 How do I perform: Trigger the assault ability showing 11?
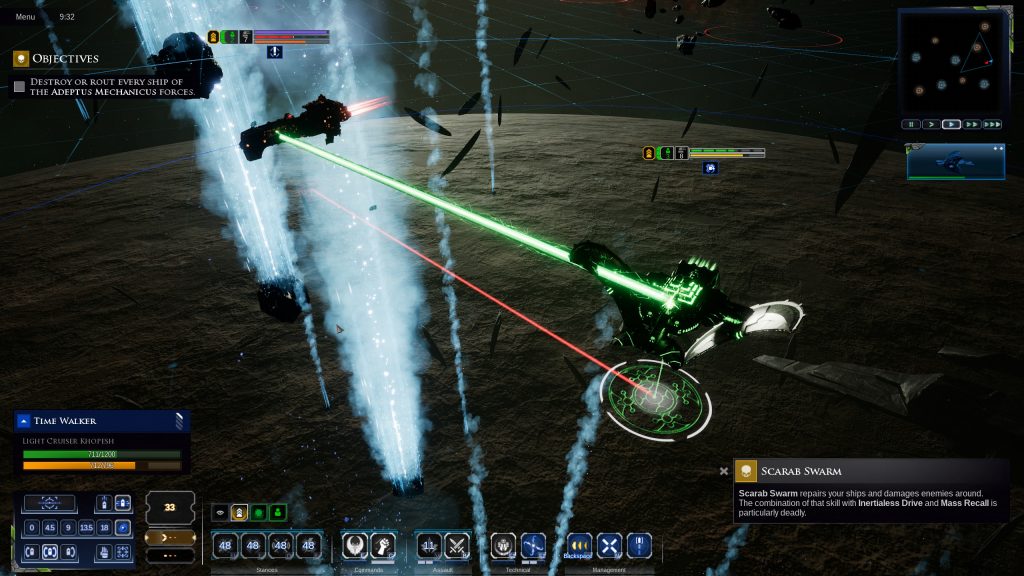coord(429,546)
